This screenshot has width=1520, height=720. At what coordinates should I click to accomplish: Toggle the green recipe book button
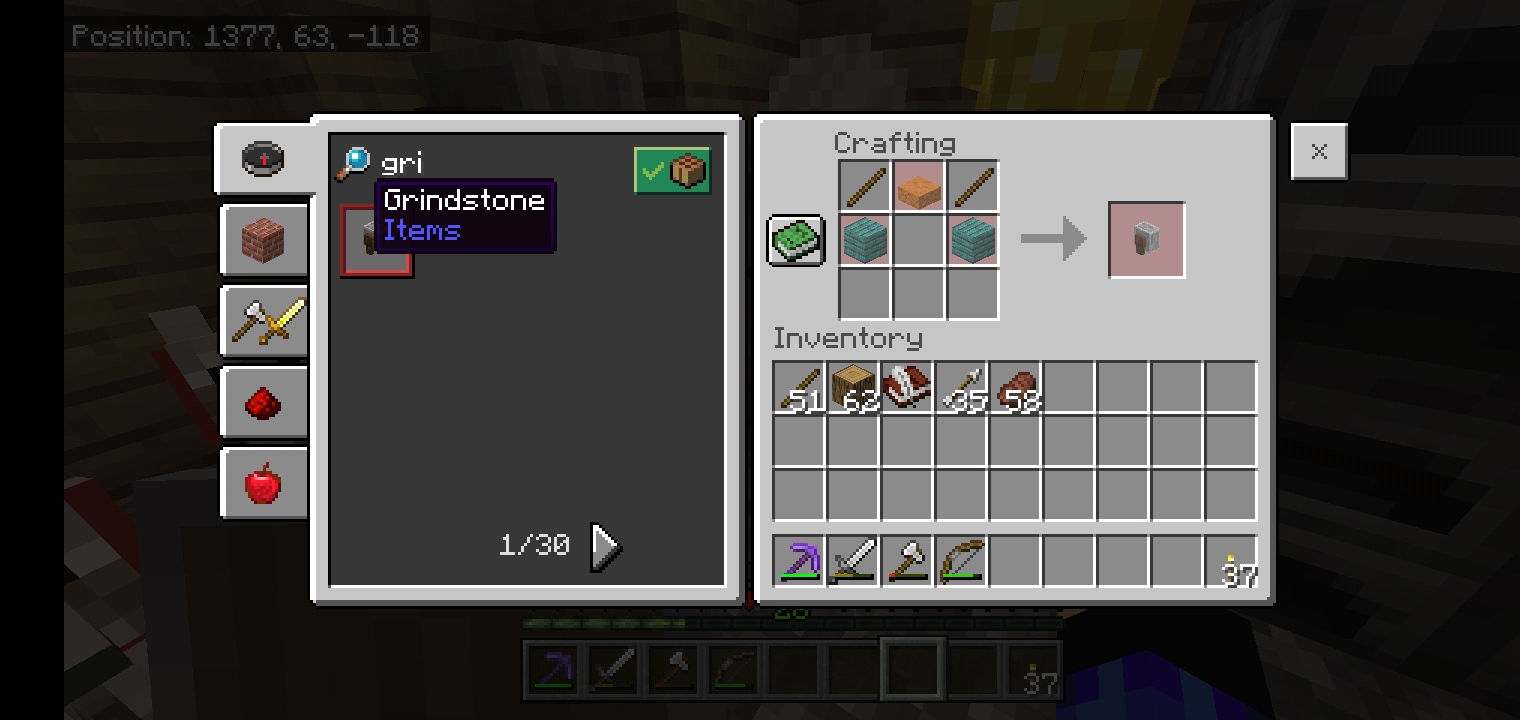(796, 240)
